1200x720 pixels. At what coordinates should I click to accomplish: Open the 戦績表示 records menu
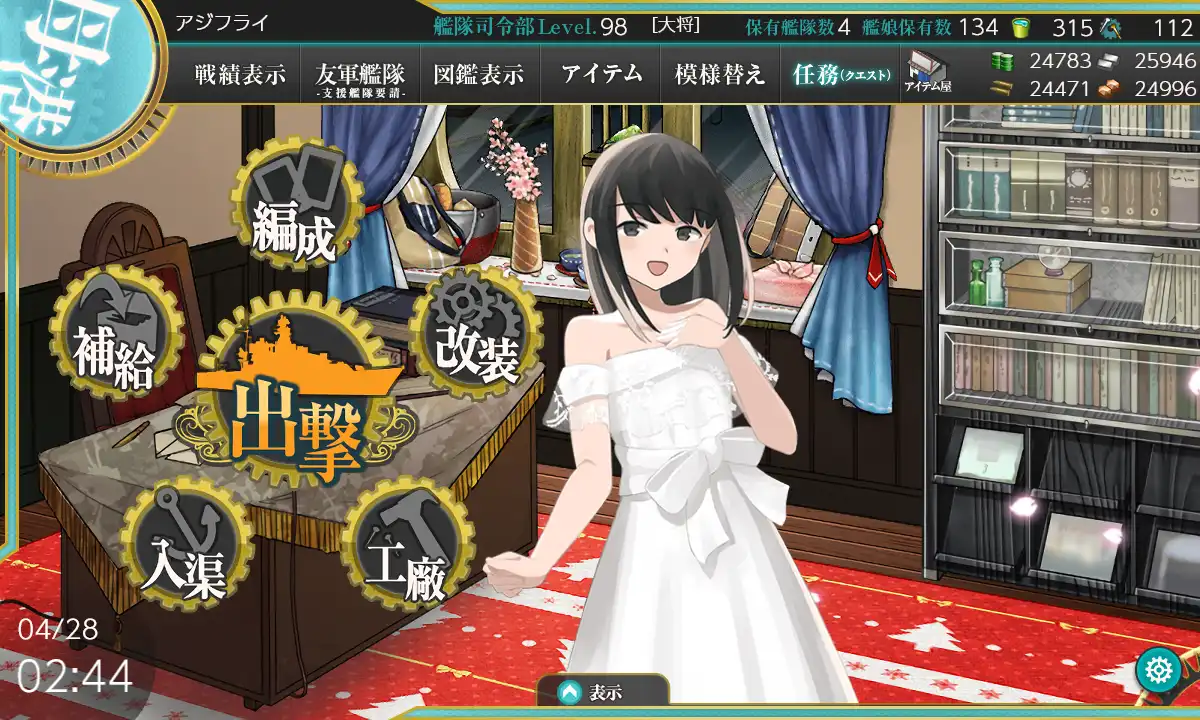click(240, 74)
